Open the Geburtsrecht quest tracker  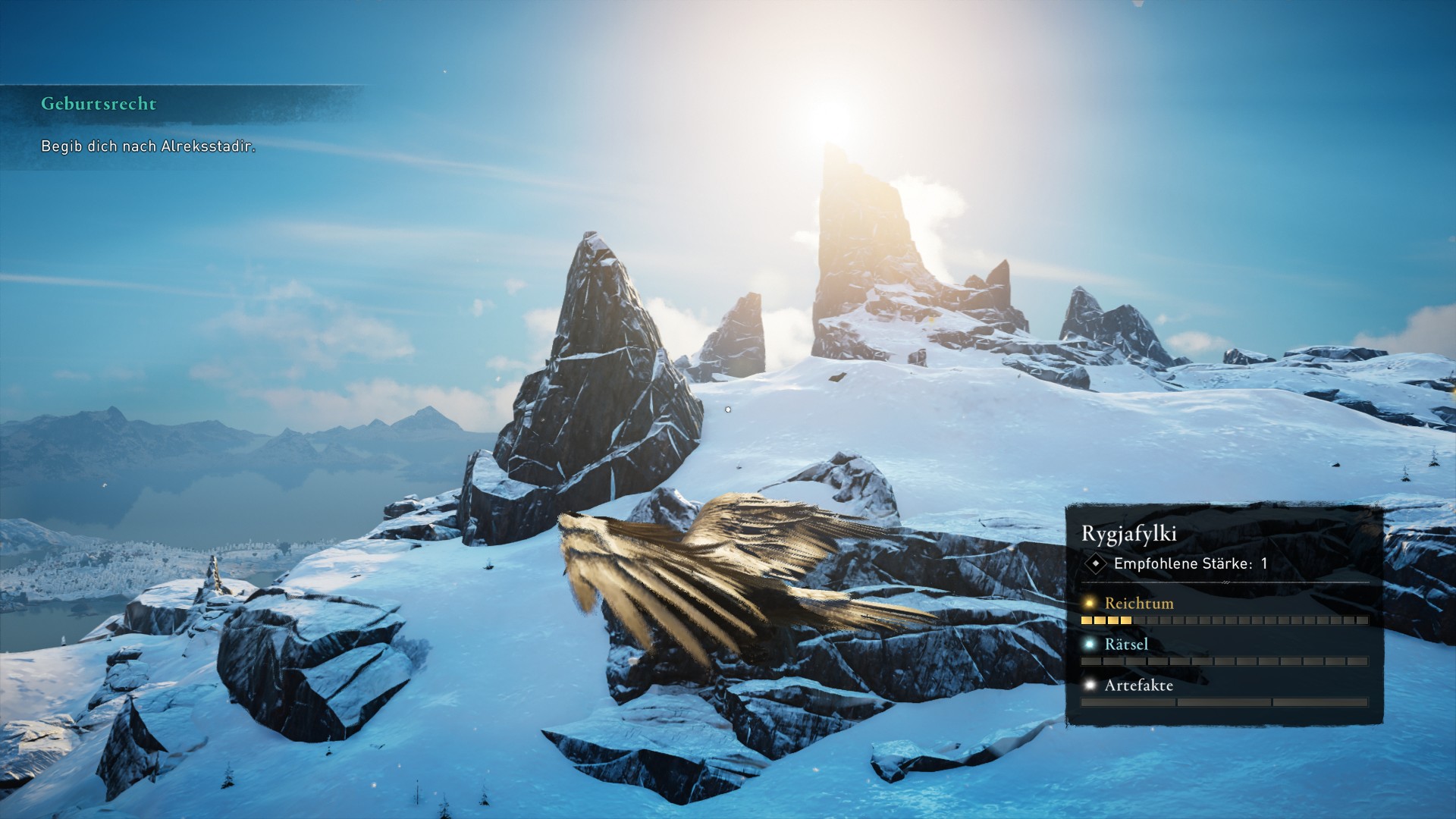[99, 104]
